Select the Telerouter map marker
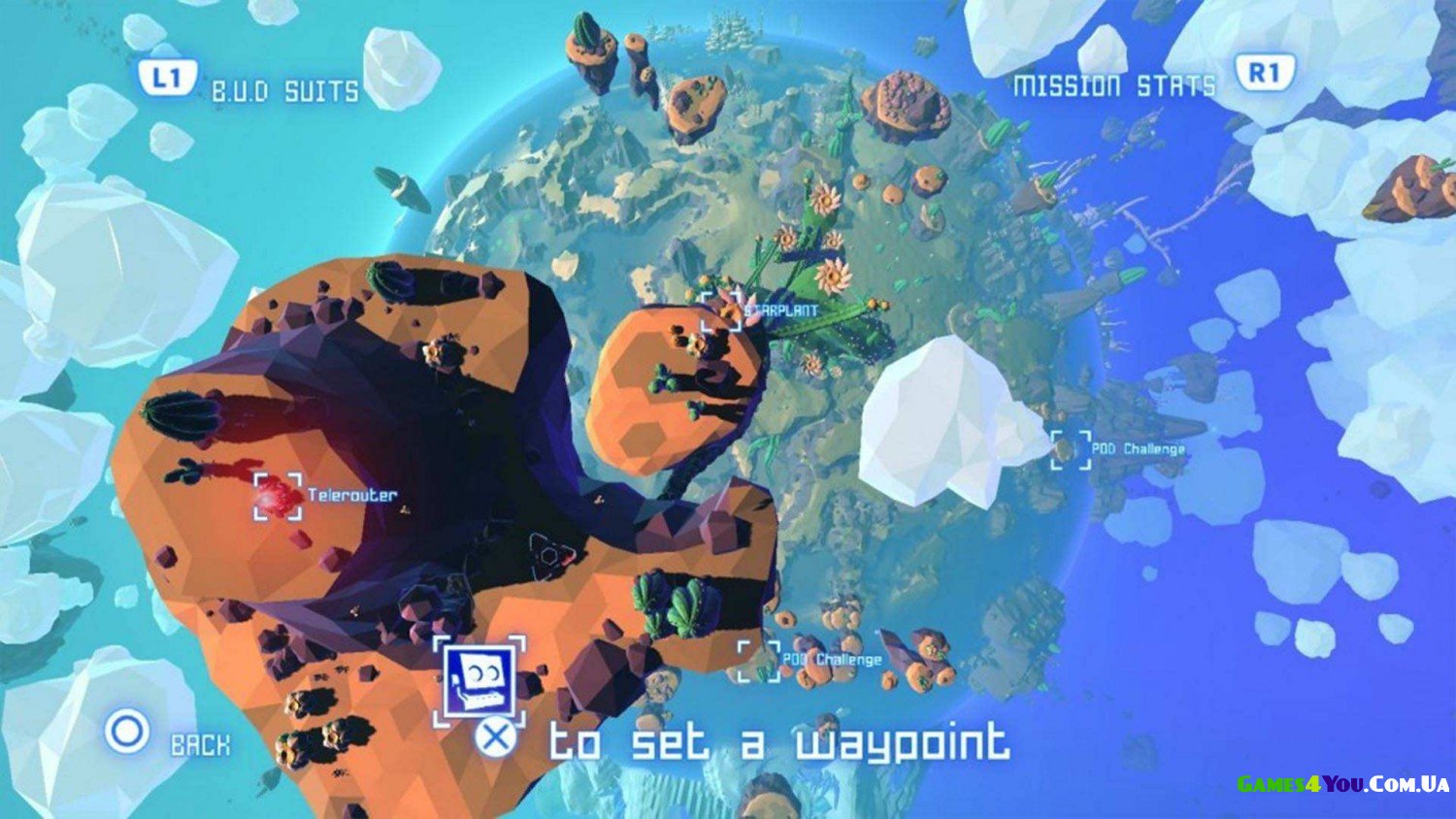 click(279, 496)
